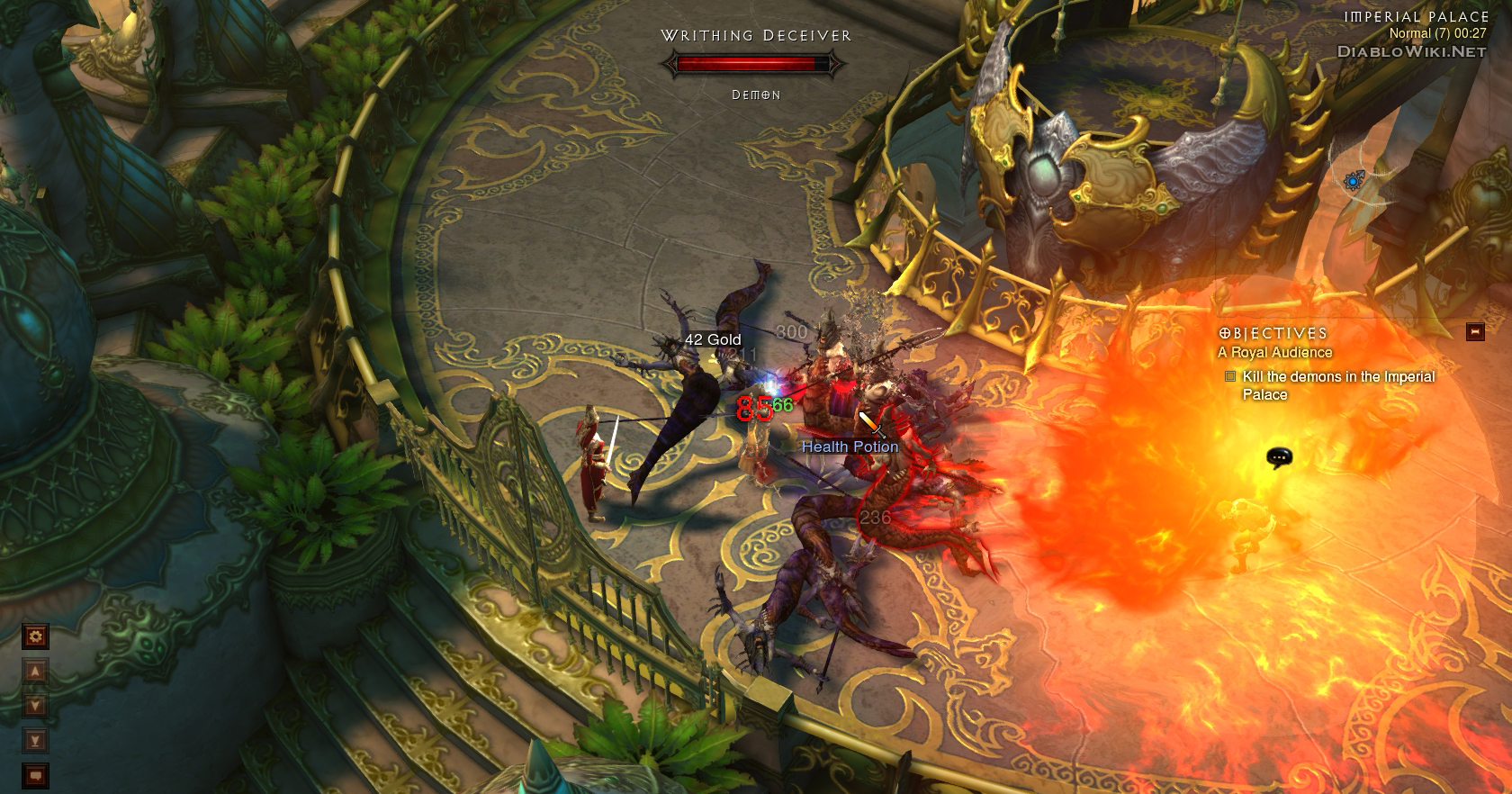Screen dimensions: 1512x794
Task: Collapse the Objectives tracker panel
Action: click(x=1475, y=332)
